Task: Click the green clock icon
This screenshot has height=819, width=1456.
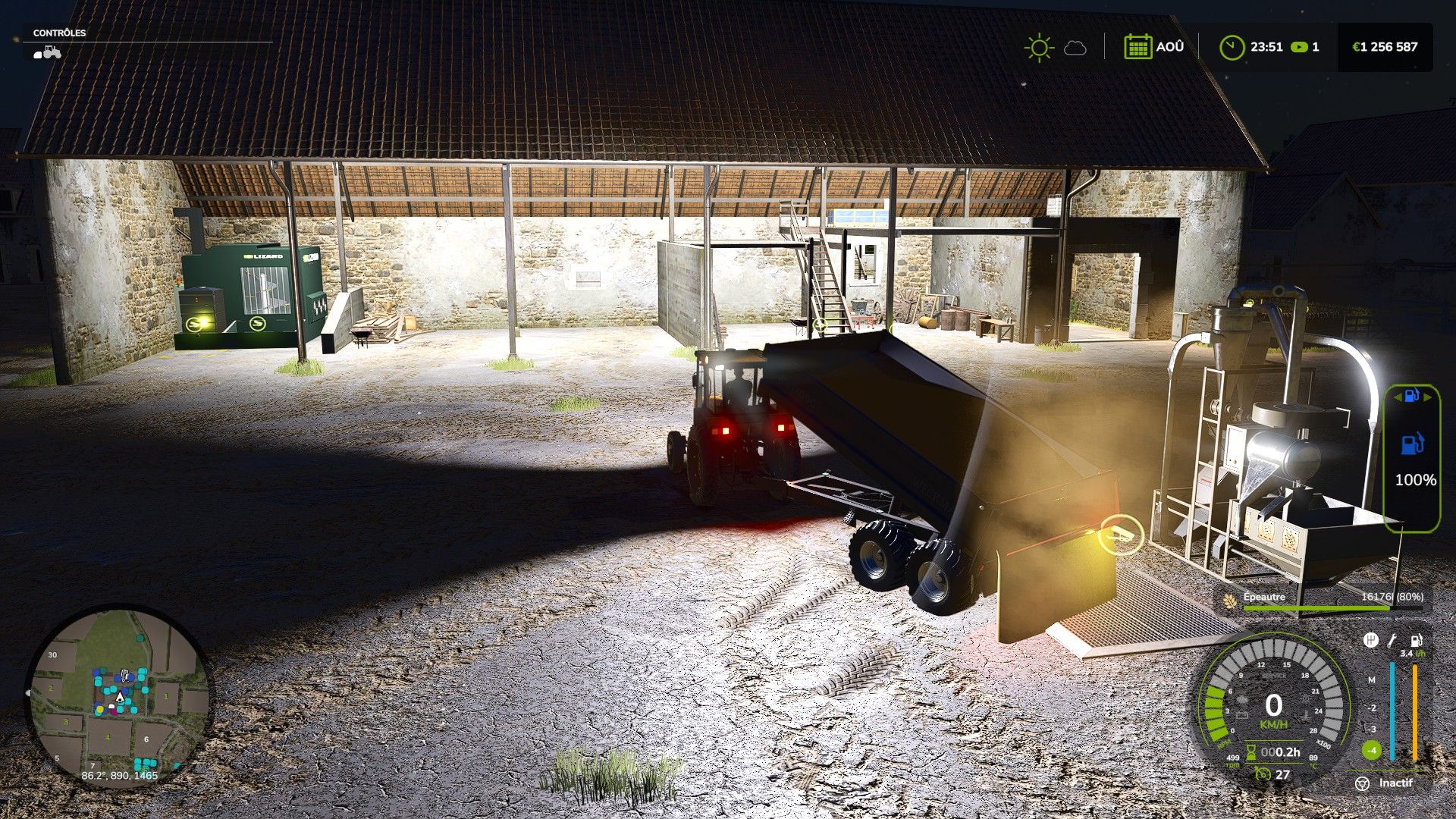Action: point(1232,47)
